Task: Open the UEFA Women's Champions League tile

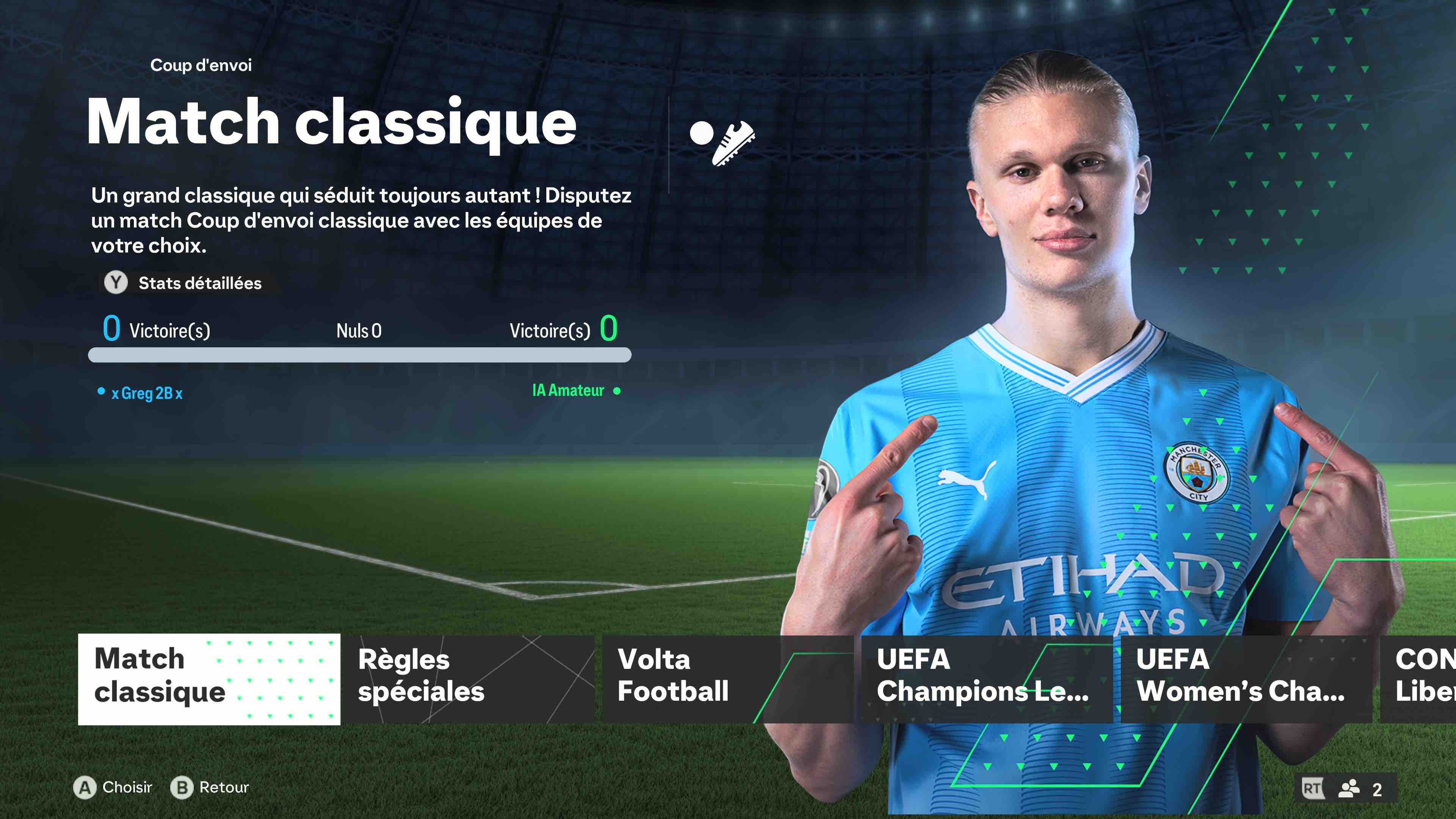Action: [x=1246, y=679]
